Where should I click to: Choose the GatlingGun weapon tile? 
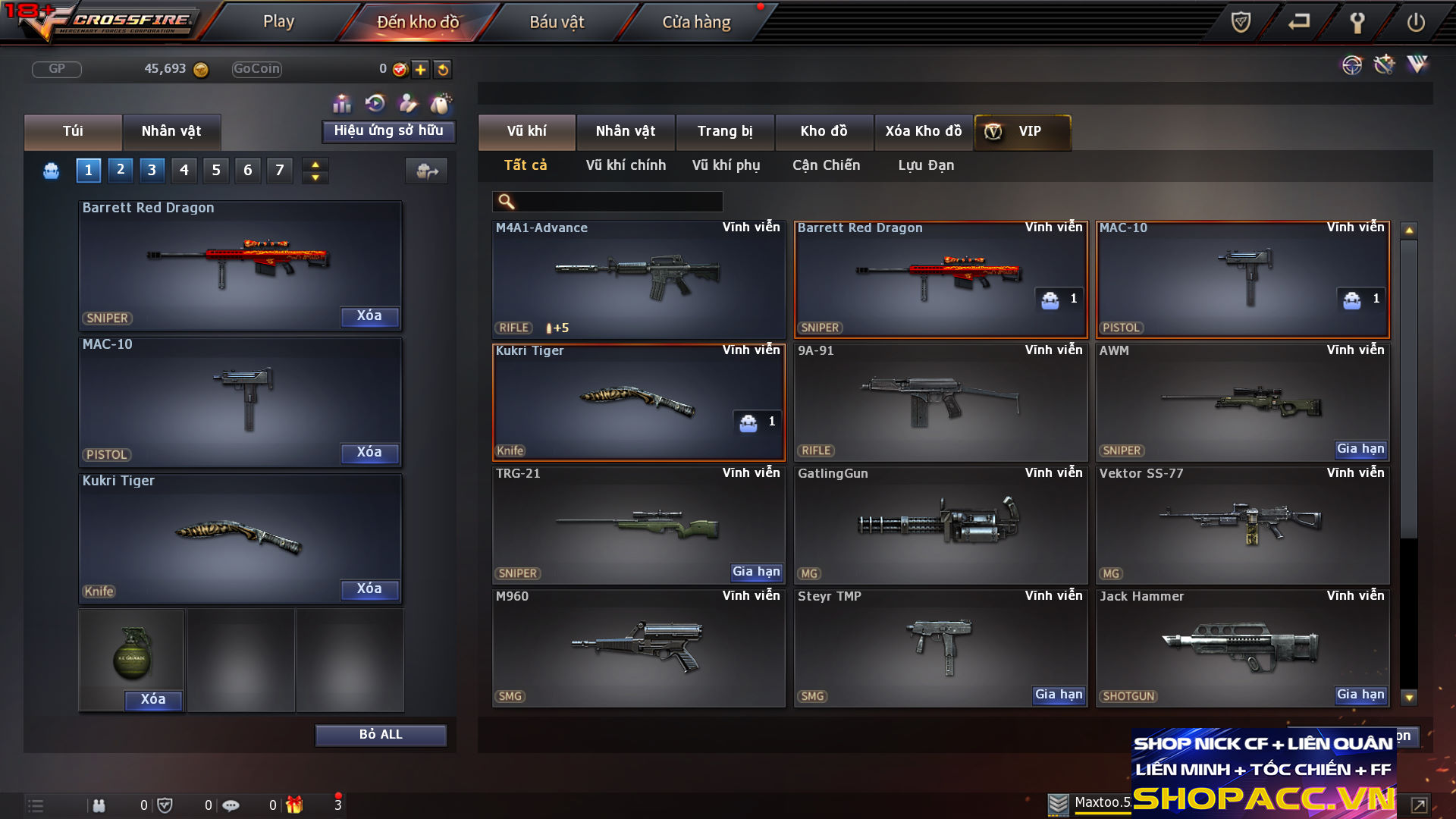[x=940, y=525]
